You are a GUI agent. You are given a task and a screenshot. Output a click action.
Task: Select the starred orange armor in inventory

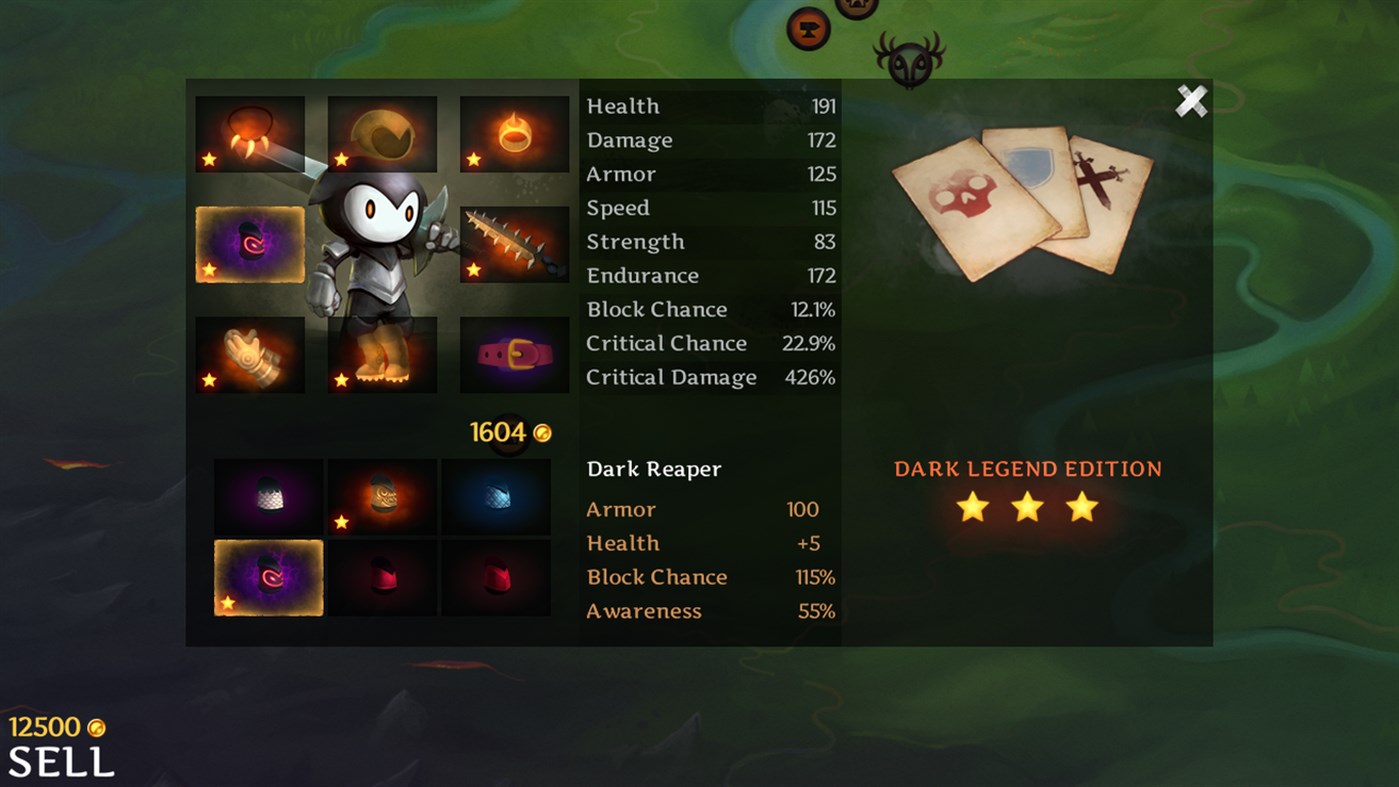(x=381, y=497)
